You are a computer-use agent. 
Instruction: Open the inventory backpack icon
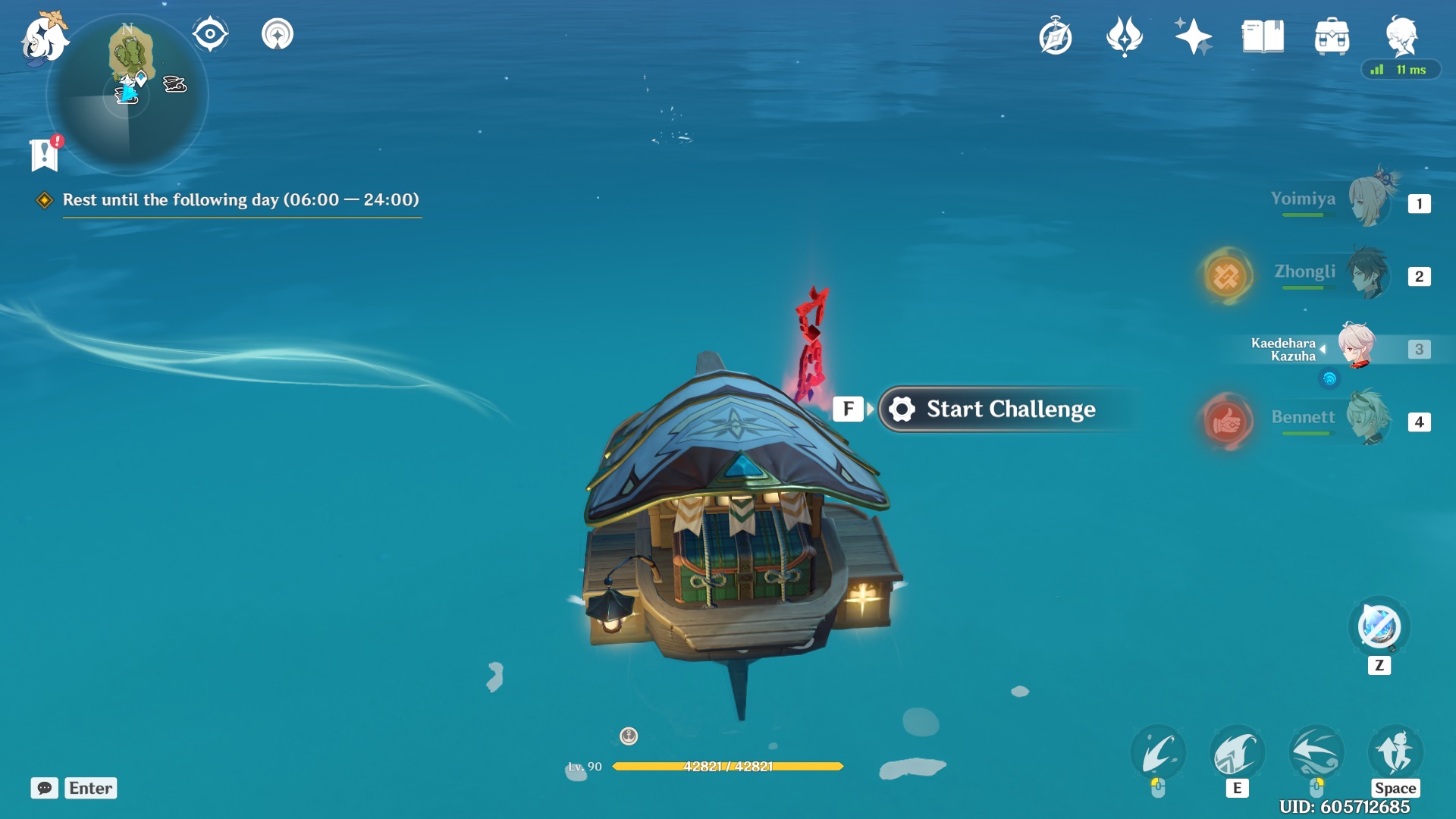point(1332,36)
